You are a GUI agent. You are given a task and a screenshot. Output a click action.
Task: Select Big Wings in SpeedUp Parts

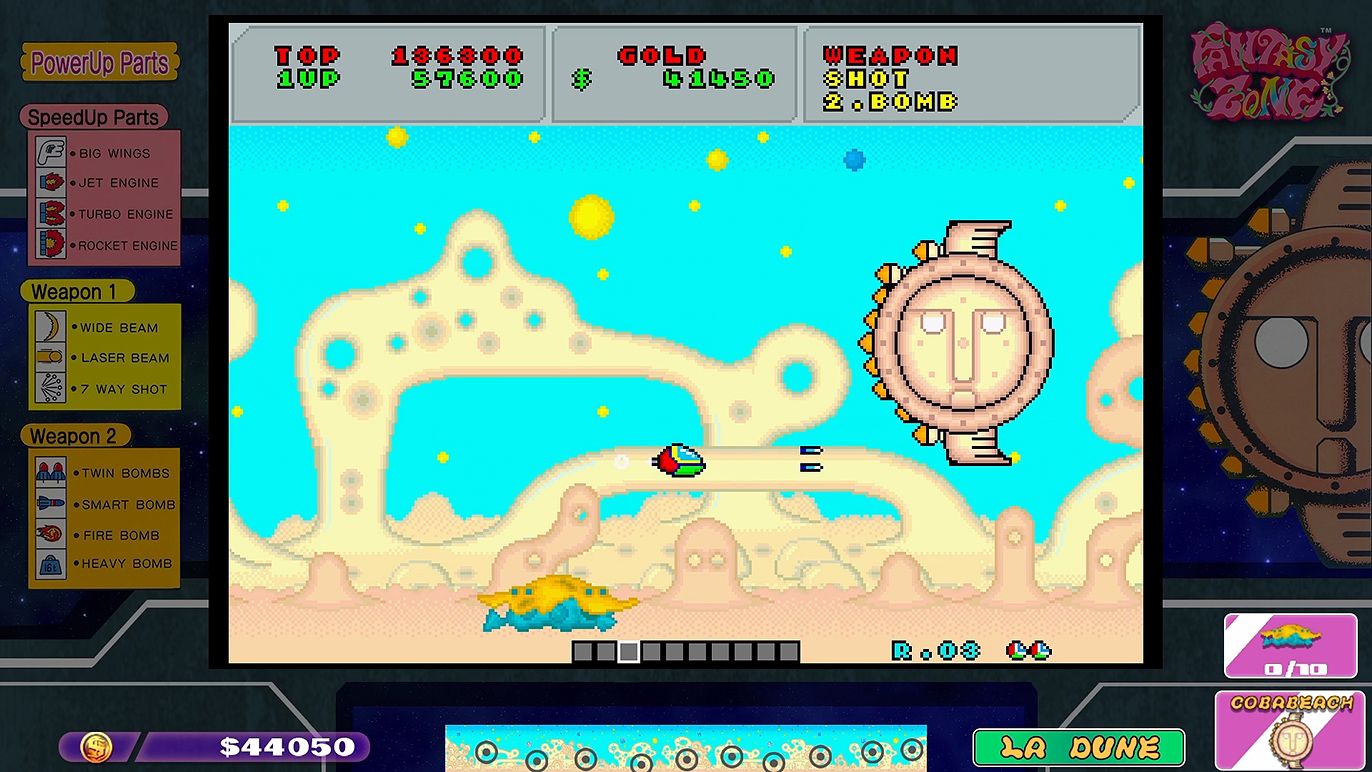[x=104, y=153]
